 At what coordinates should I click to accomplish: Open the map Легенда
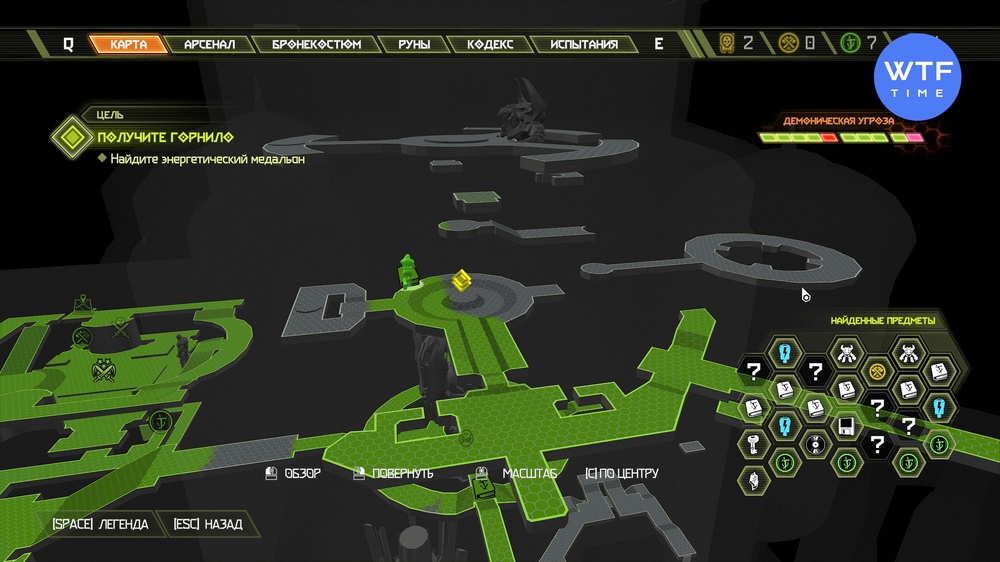coord(101,524)
